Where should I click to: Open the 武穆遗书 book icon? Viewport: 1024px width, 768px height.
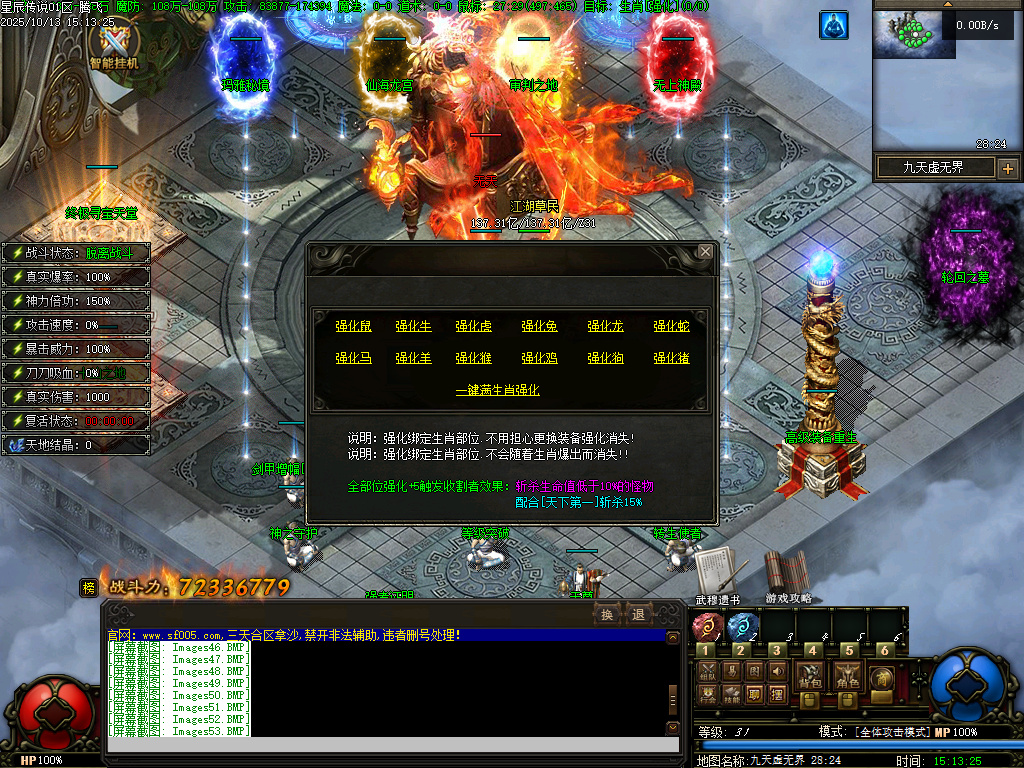pyautogui.click(x=716, y=574)
